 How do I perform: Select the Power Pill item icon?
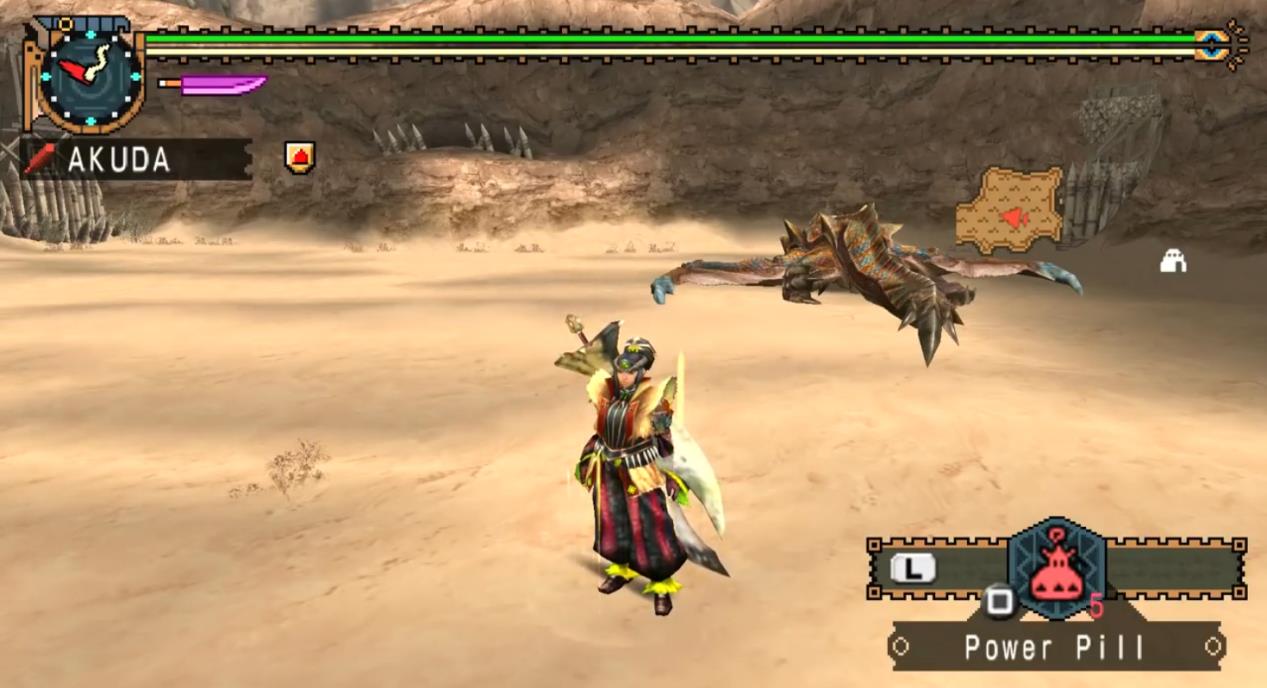coord(1056,571)
